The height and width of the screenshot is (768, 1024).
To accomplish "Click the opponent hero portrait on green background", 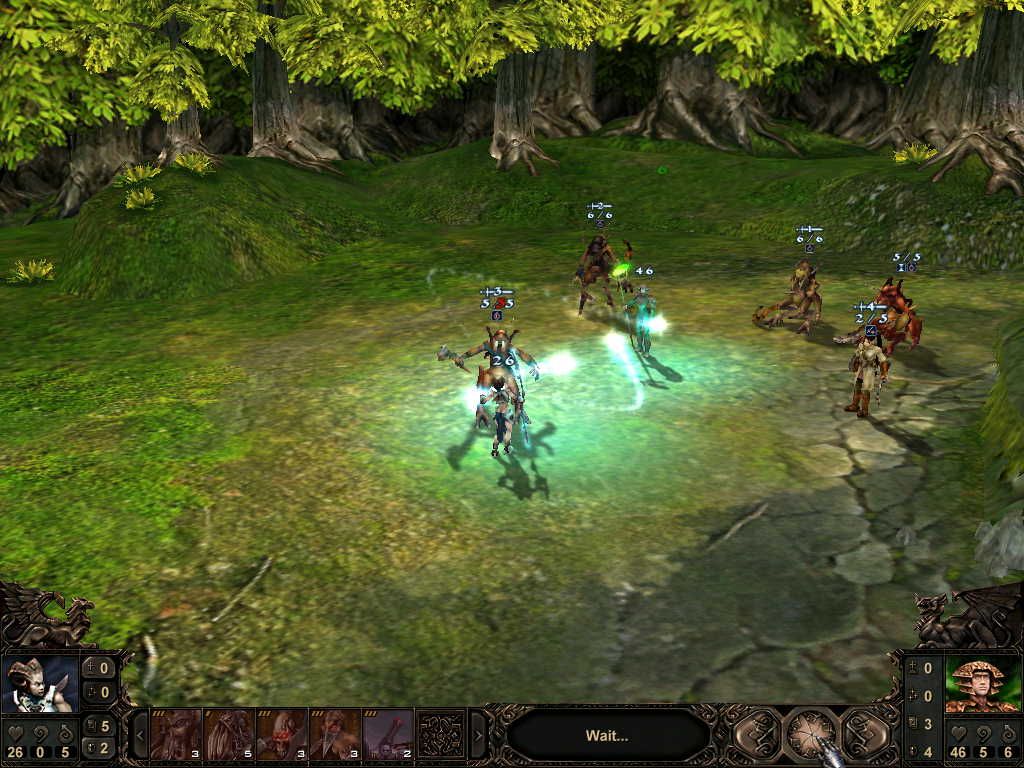I will pyautogui.click(x=982, y=685).
